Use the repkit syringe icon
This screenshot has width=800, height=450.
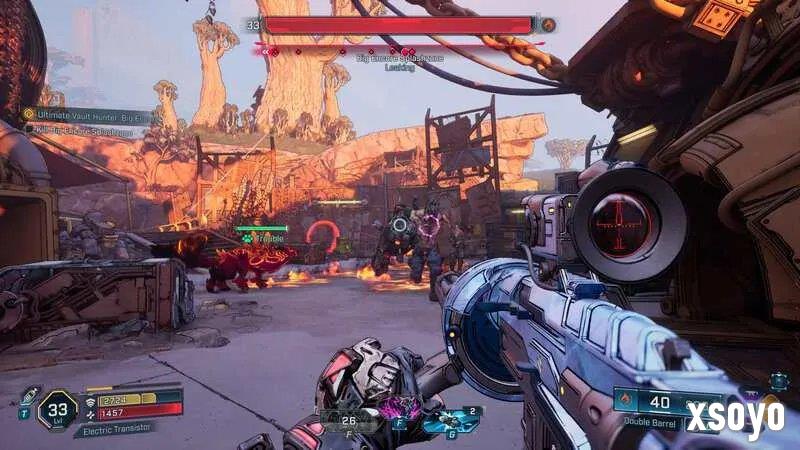coord(29,396)
